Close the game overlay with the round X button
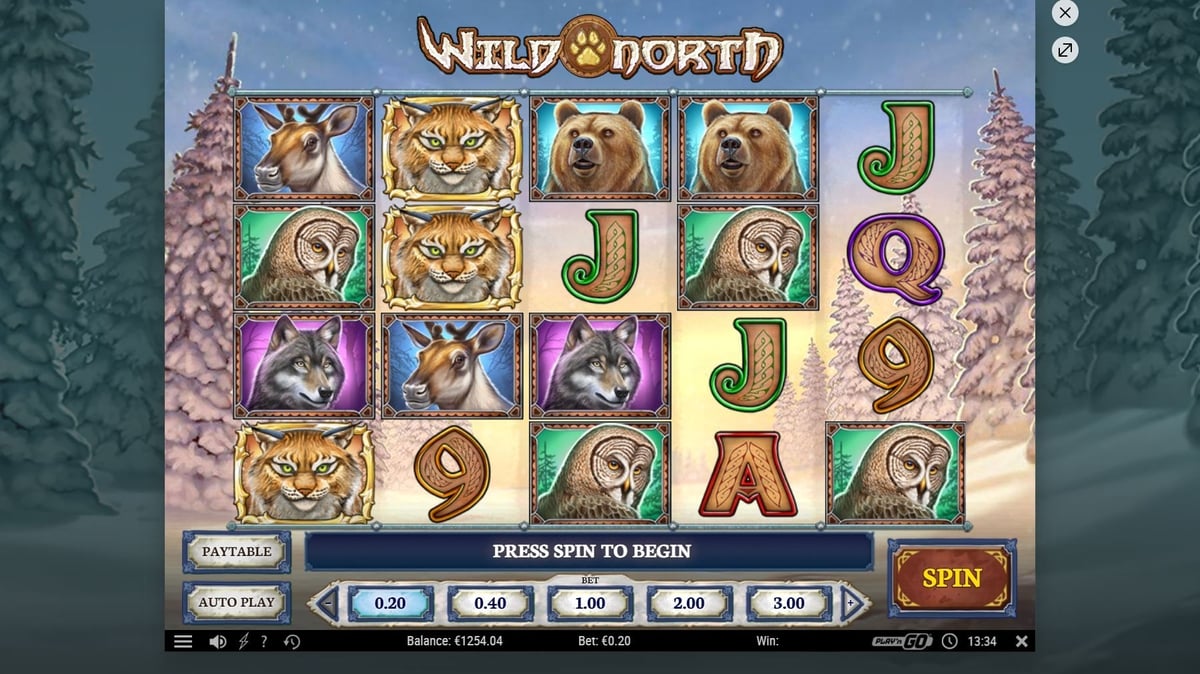 click(1065, 13)
